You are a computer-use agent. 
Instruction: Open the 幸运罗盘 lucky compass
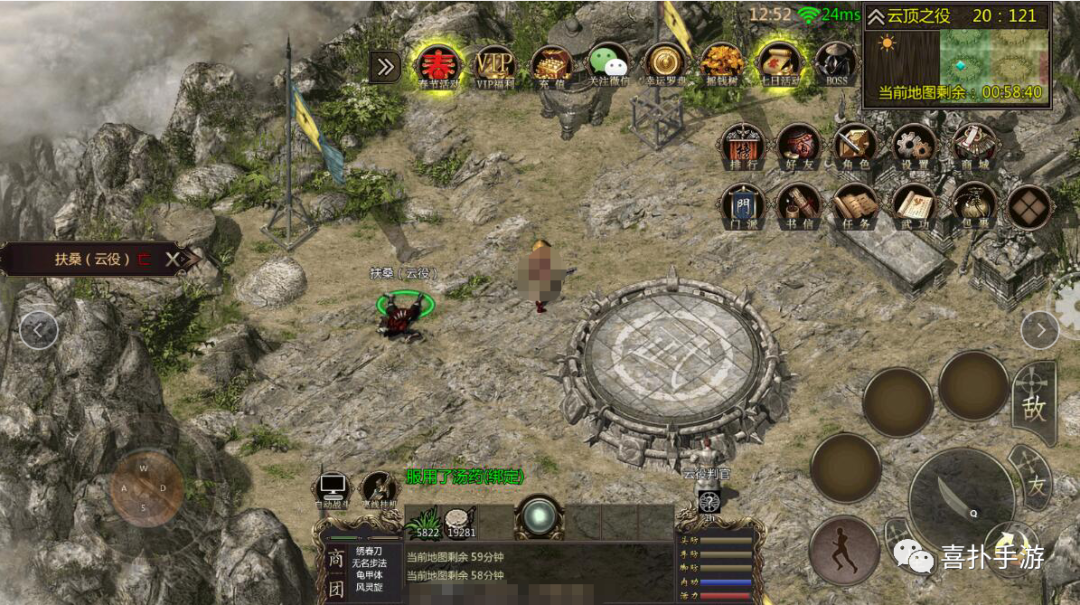(665, 65)
